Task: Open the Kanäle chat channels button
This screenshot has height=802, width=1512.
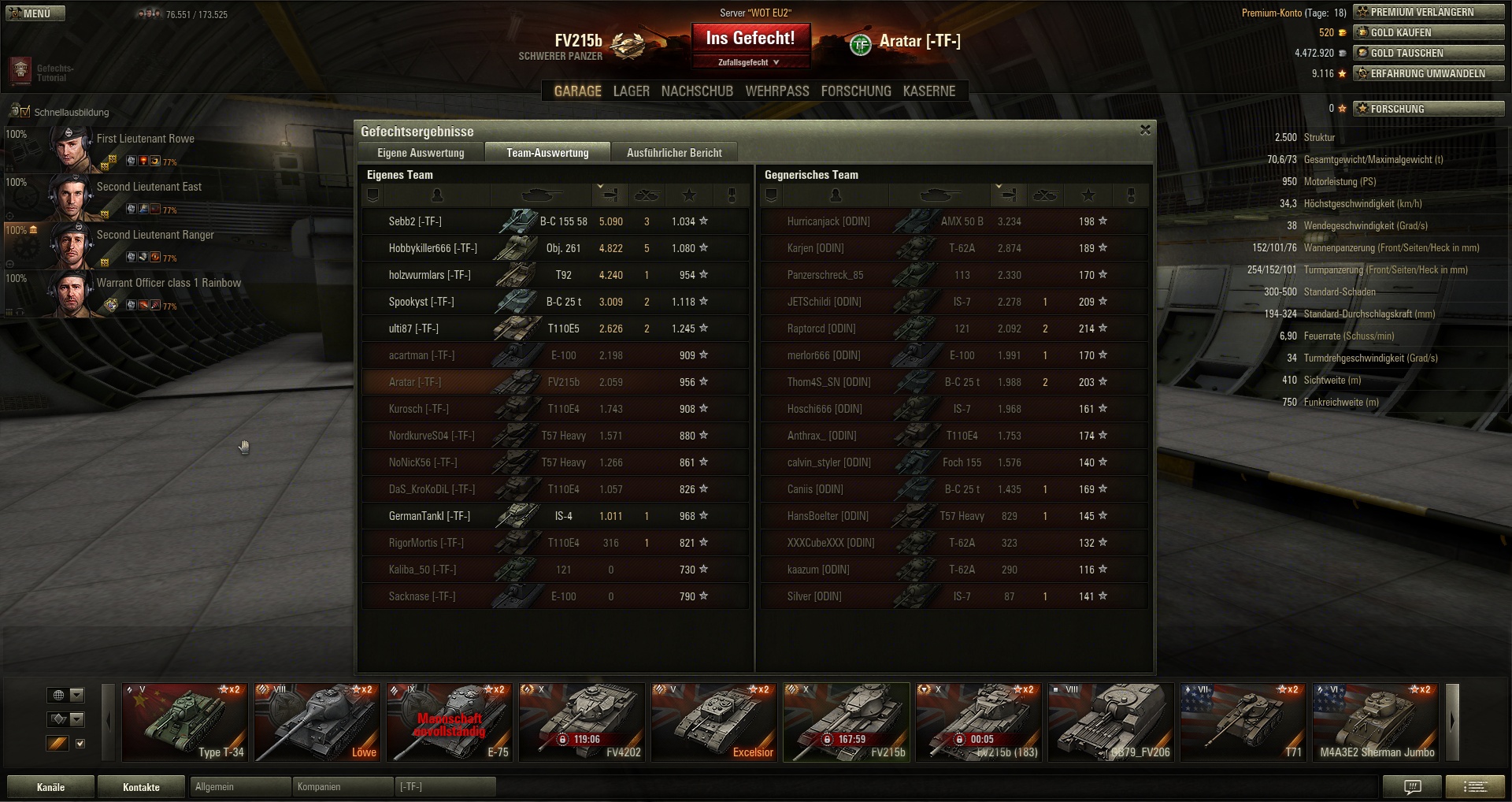Action: pyautogui.click(x=50, y=787)
